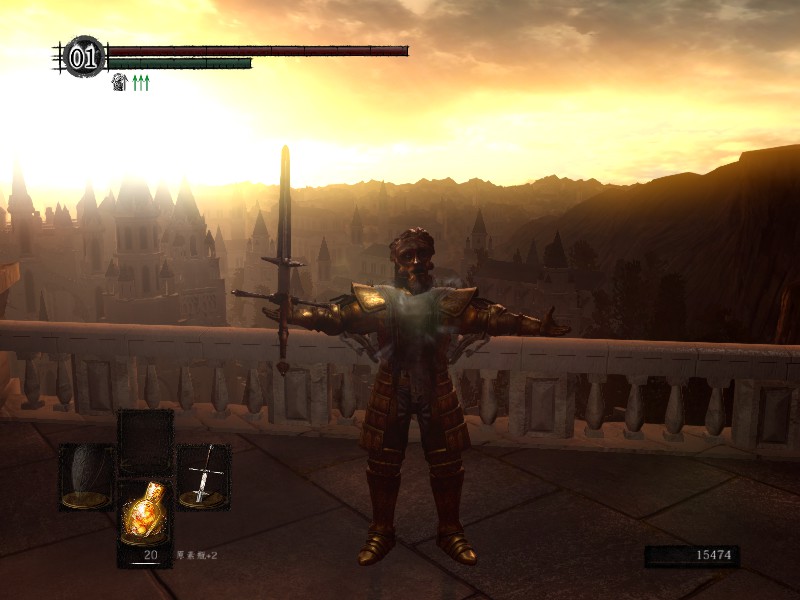Select the left-hand shield slot

click(x=86, y=478)
